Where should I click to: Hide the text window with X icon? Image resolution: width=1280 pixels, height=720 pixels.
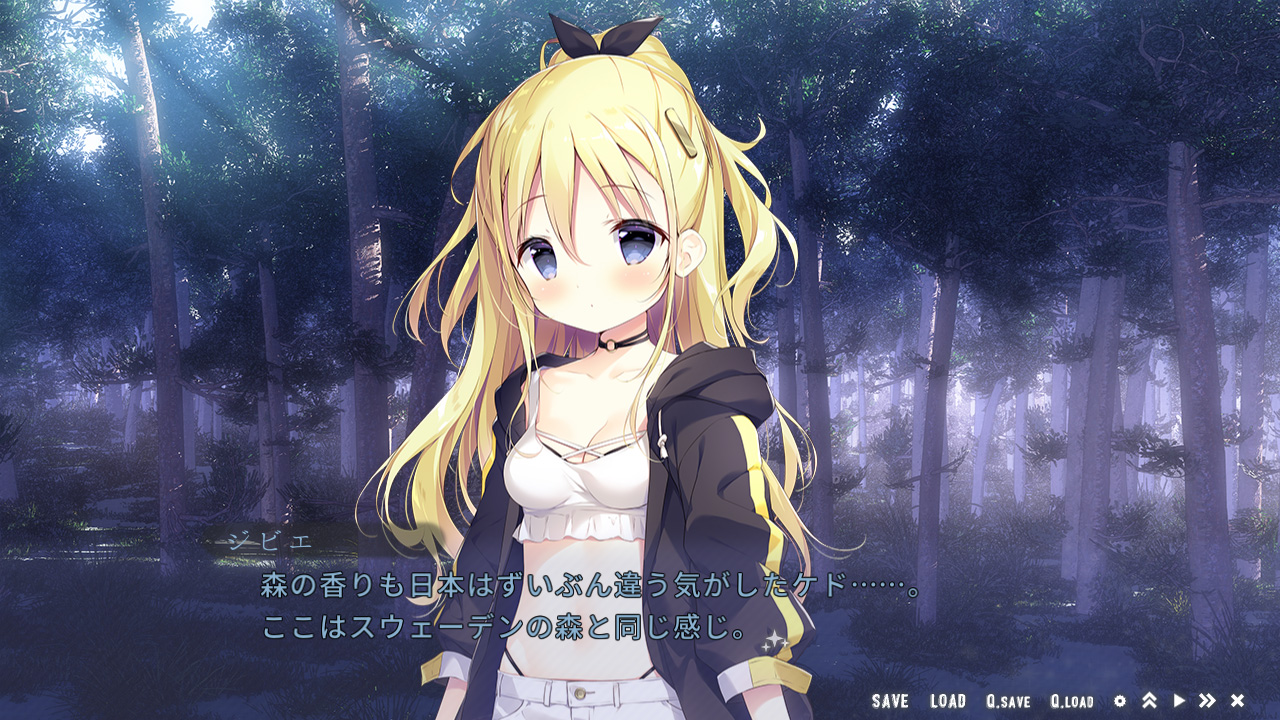click(x=1237, y=701)
